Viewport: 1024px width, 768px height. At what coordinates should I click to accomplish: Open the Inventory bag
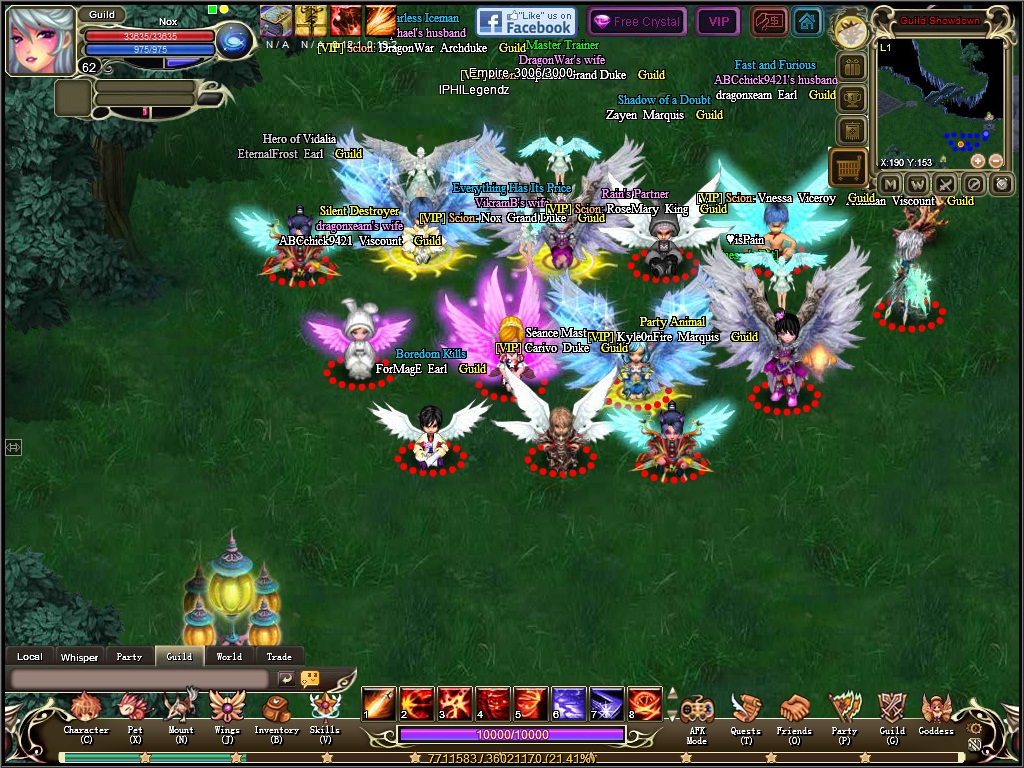coord(276,711)
